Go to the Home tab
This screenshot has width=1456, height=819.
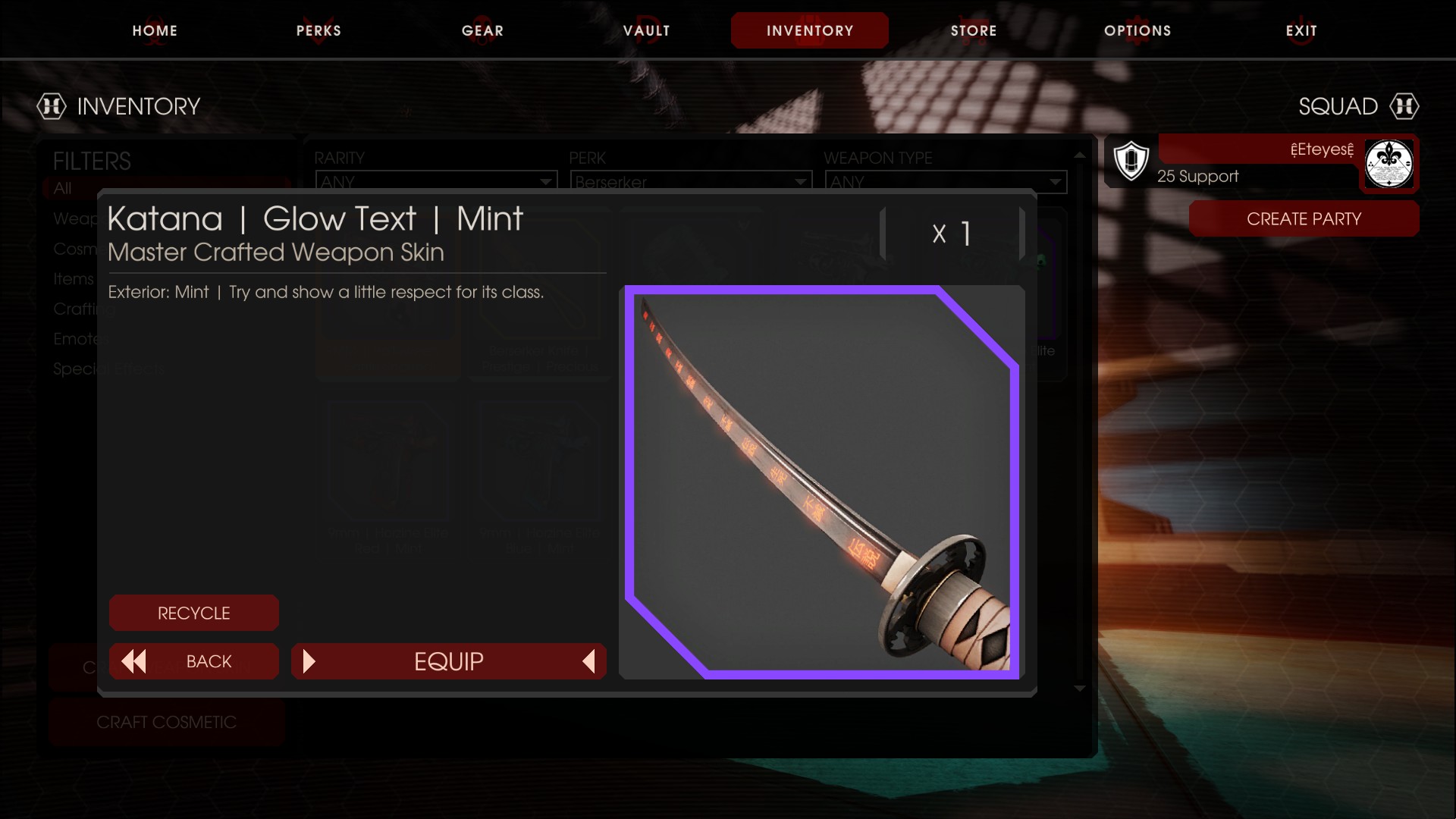tap(155, 30)
